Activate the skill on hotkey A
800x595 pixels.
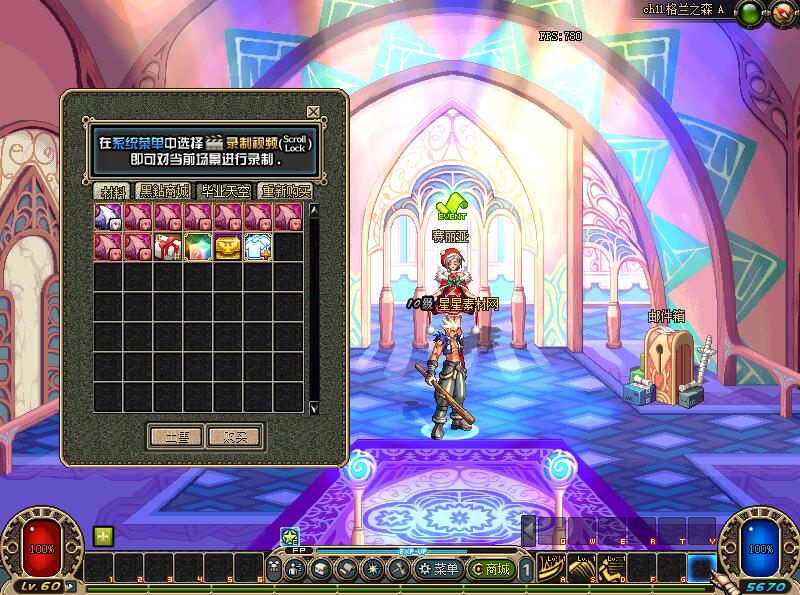(x=551, y=568)
